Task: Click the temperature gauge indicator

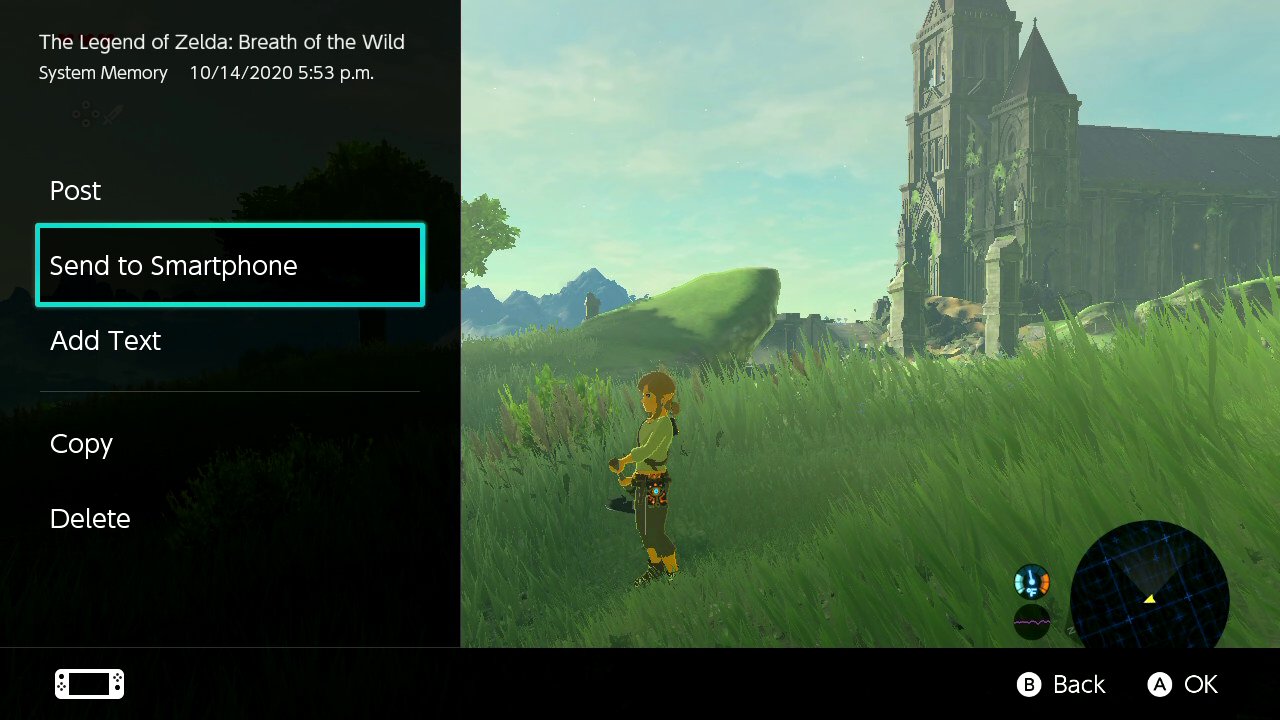Action: click(1030, 581)
